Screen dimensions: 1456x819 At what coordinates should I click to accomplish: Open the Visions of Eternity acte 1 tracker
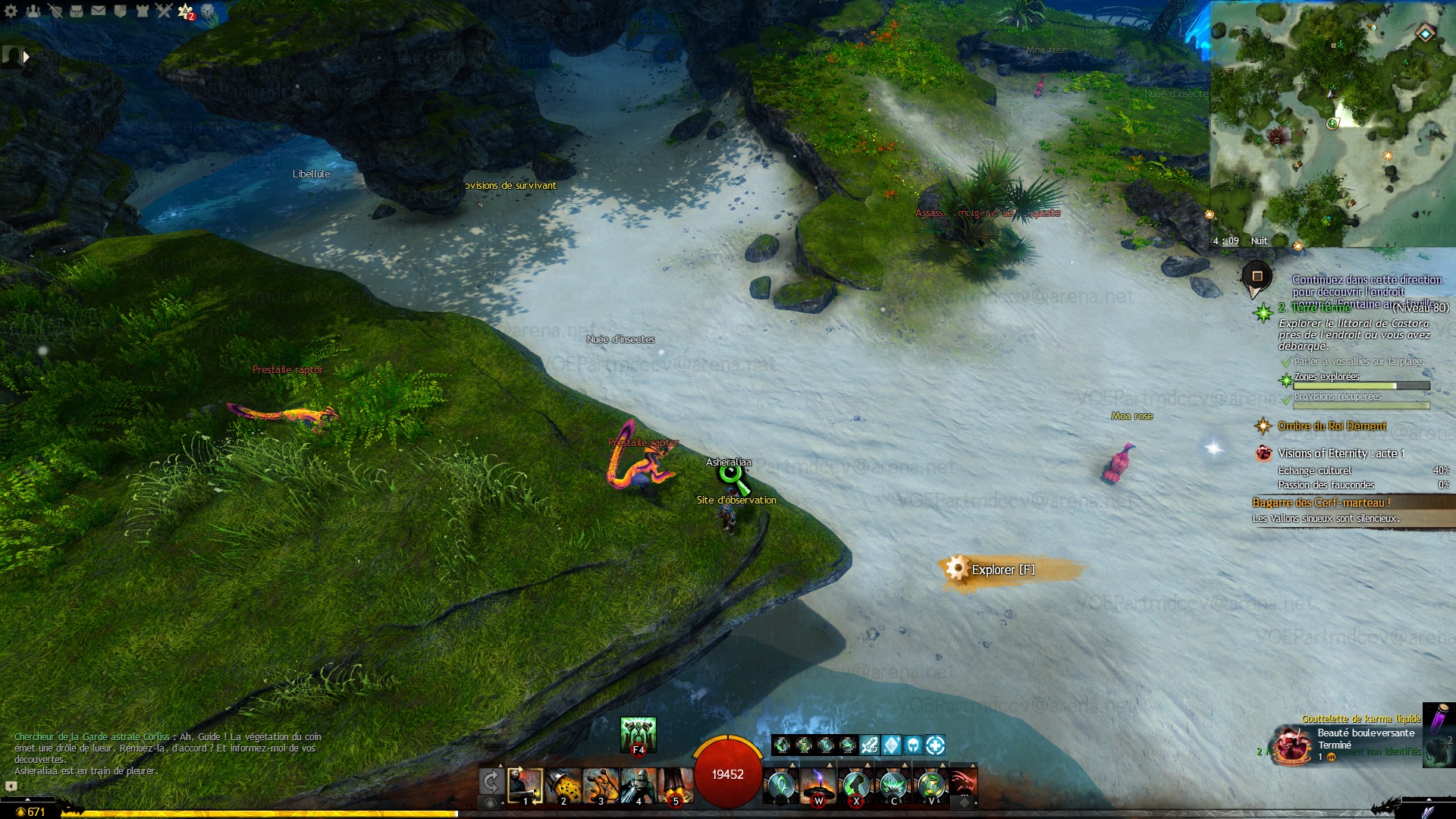(x=1340, y=453)
